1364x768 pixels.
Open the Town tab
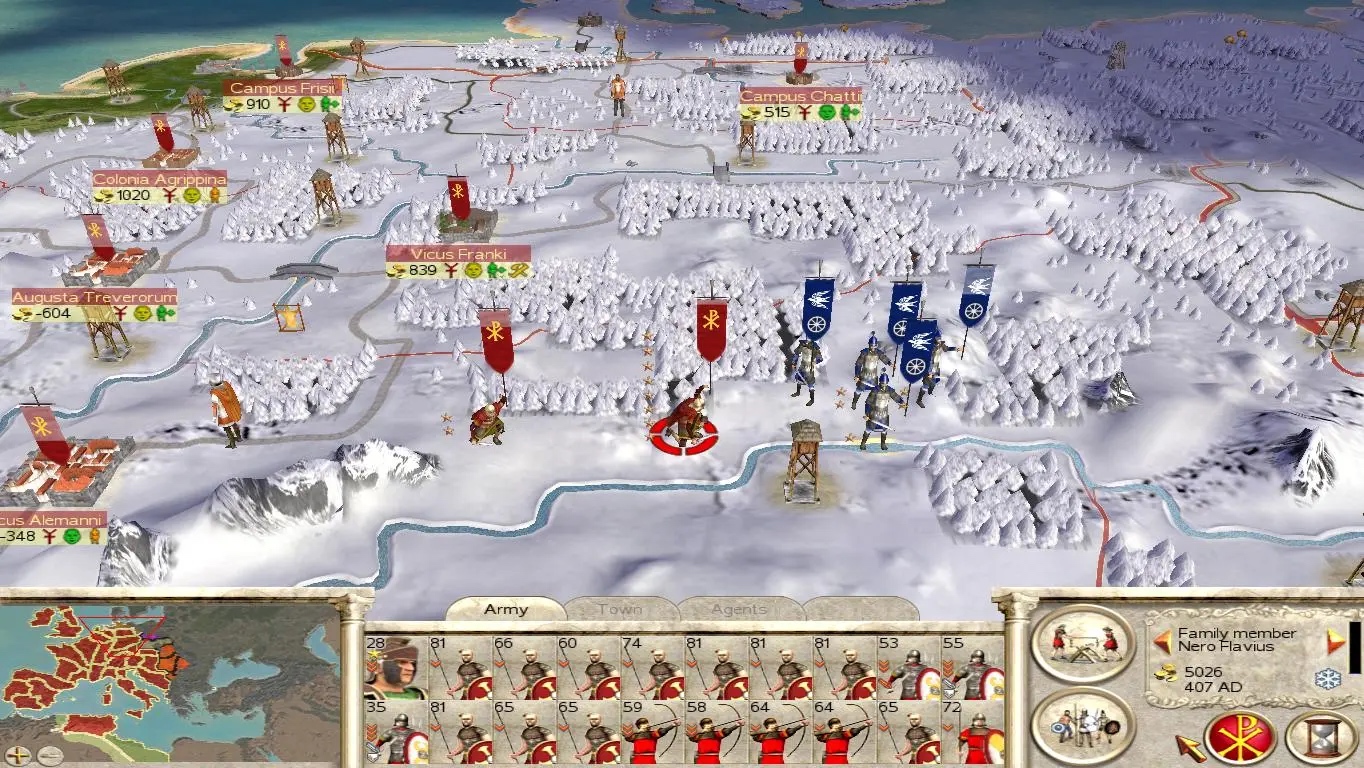[x=620, y=609]
